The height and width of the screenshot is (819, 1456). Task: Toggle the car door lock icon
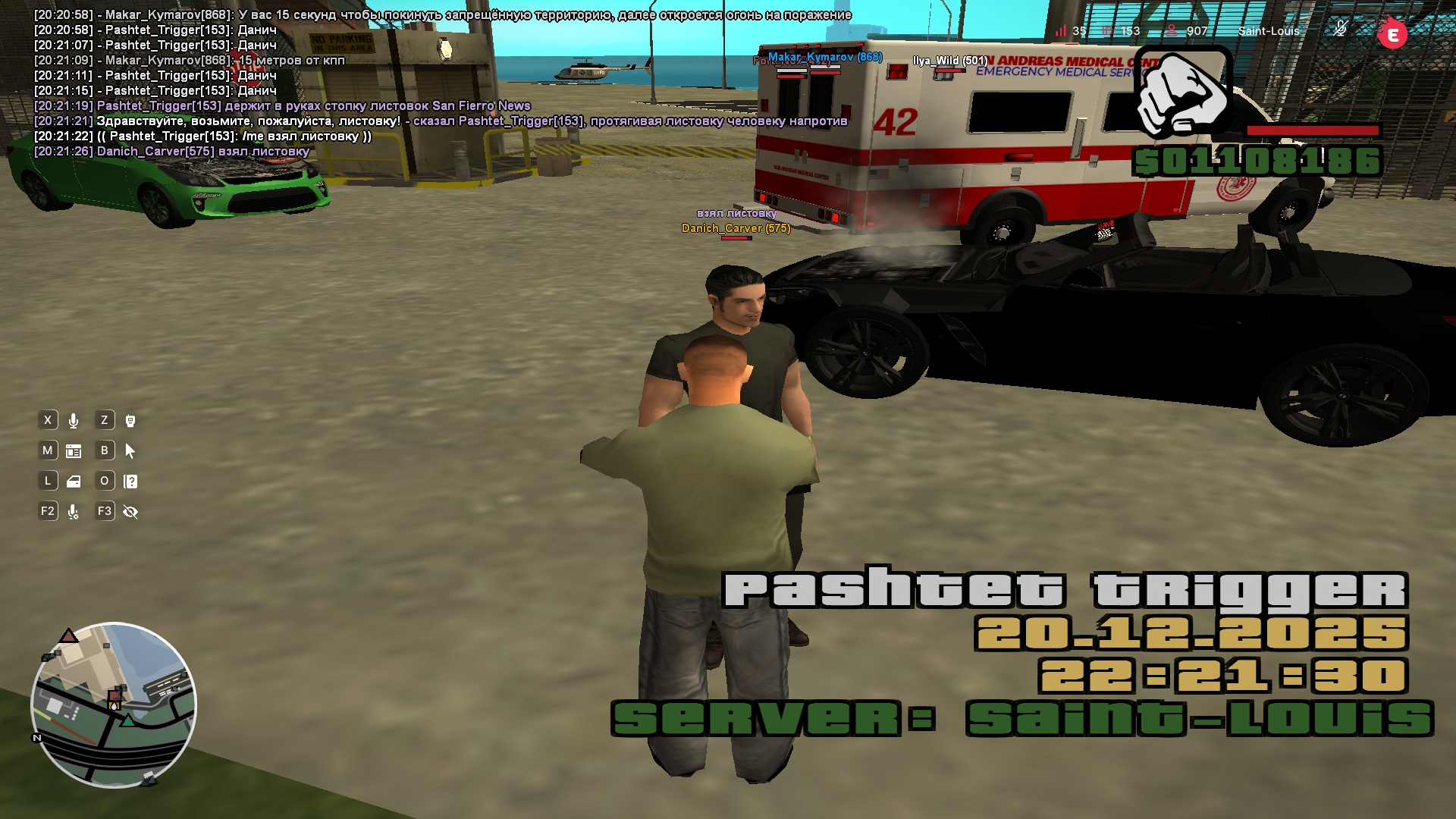pyautogui.click(x=74, y=482)
